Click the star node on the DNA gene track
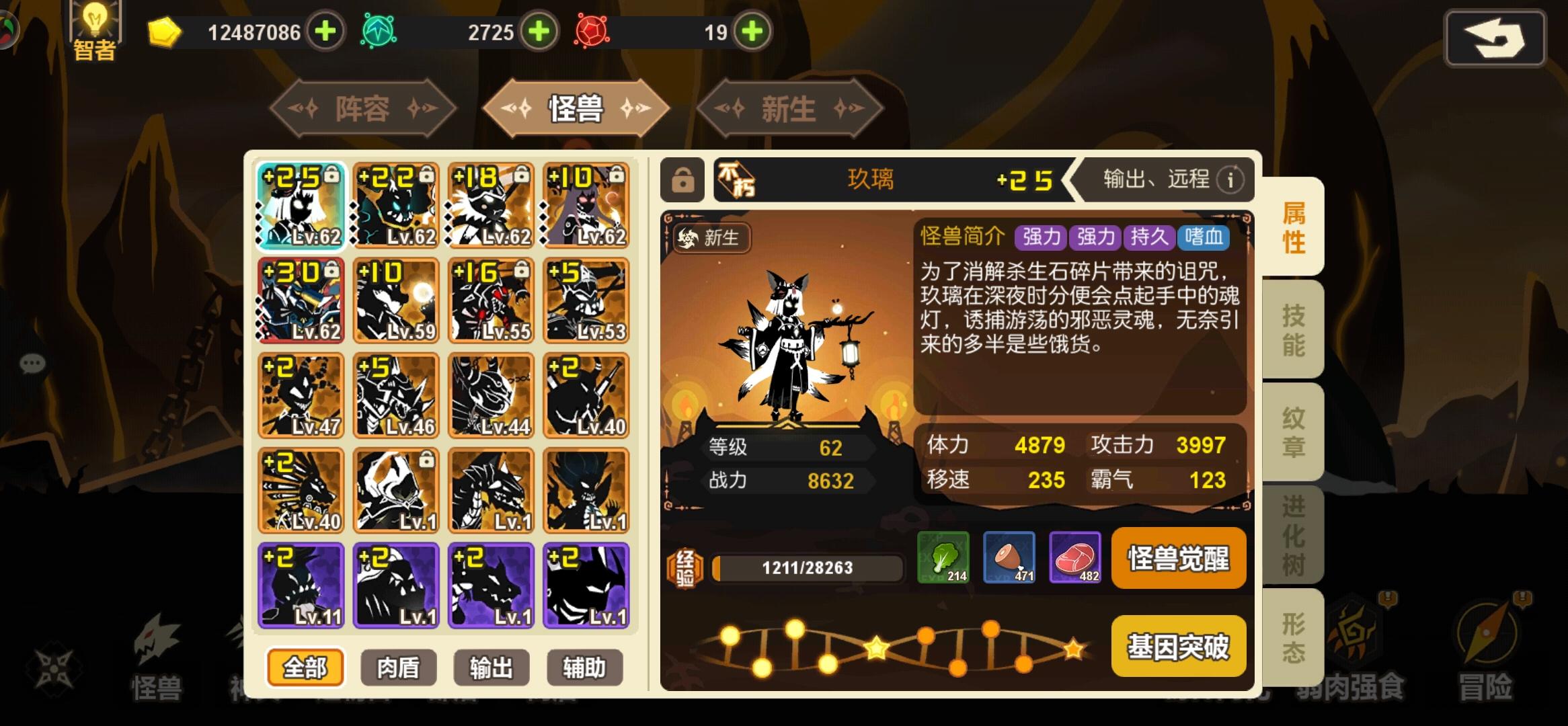The height and width of the screenshot is (726, 1568). tap(876, 648)
